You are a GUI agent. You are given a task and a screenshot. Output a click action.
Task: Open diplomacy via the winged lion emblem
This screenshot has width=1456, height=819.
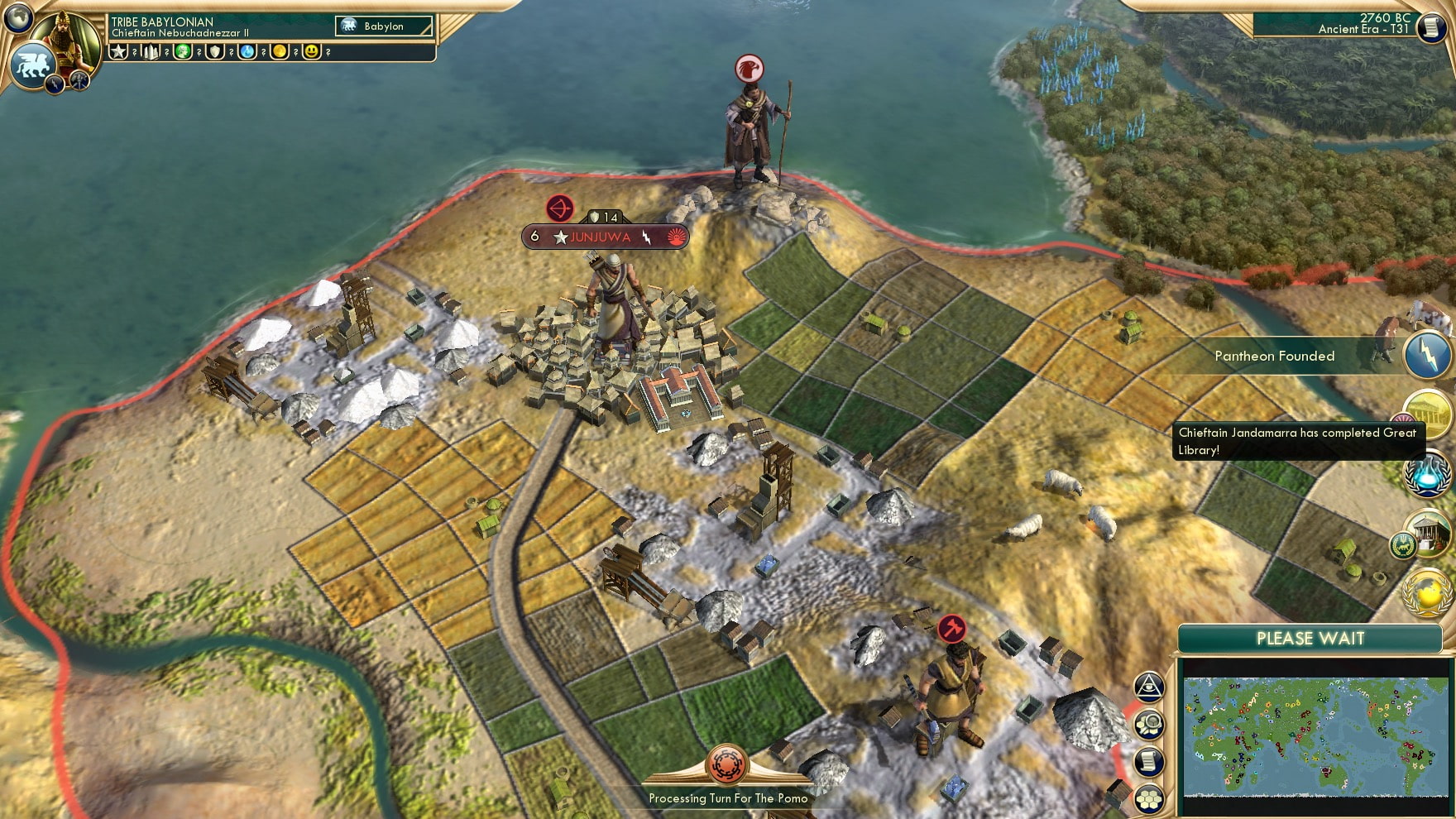[31, 65]
